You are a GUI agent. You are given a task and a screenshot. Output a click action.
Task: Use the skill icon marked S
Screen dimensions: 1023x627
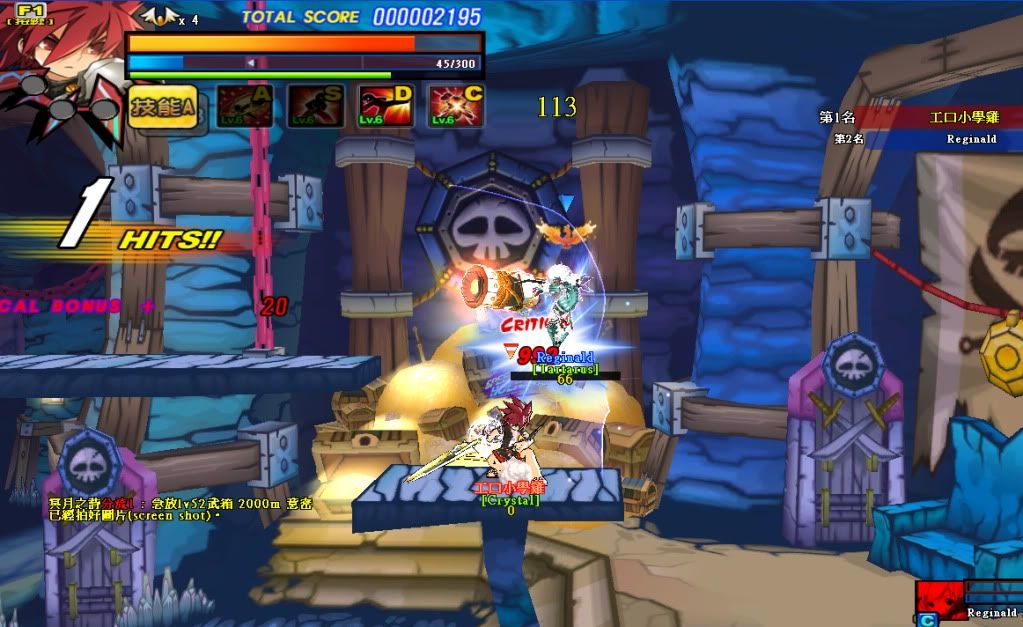click(316, 105)
